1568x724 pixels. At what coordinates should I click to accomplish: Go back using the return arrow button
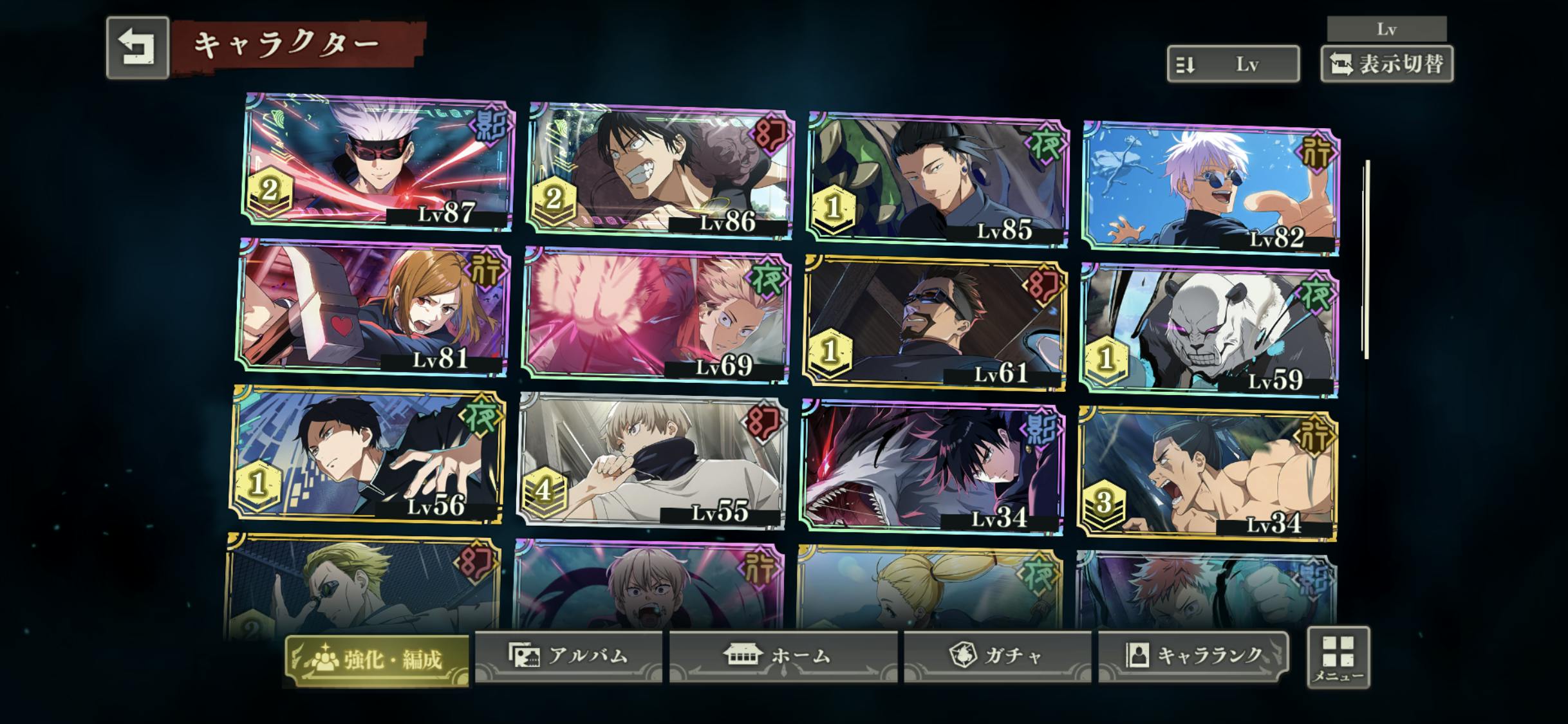[x=137, y=48]
